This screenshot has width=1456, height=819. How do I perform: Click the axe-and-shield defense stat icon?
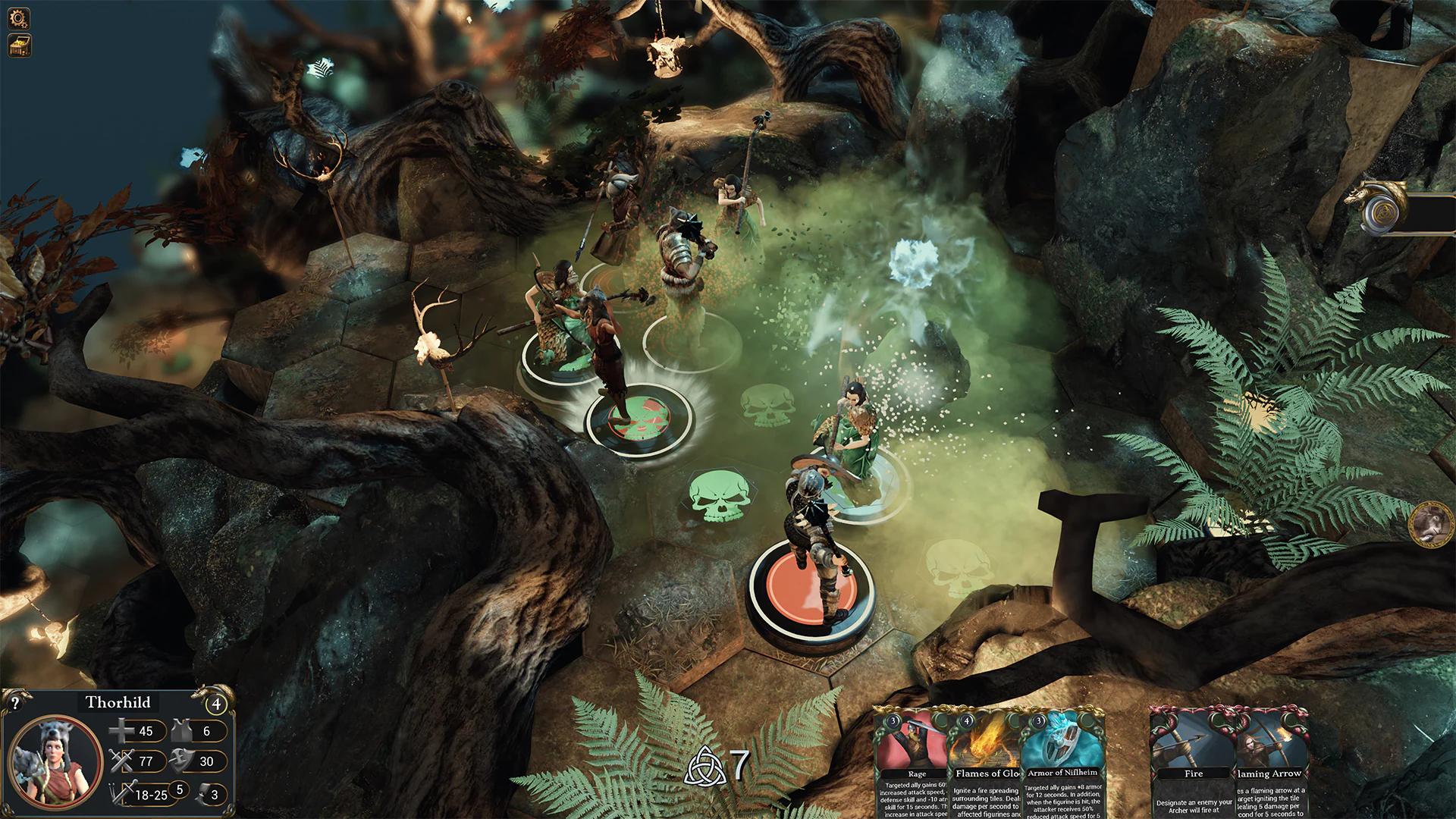click(x=180, y=761)
